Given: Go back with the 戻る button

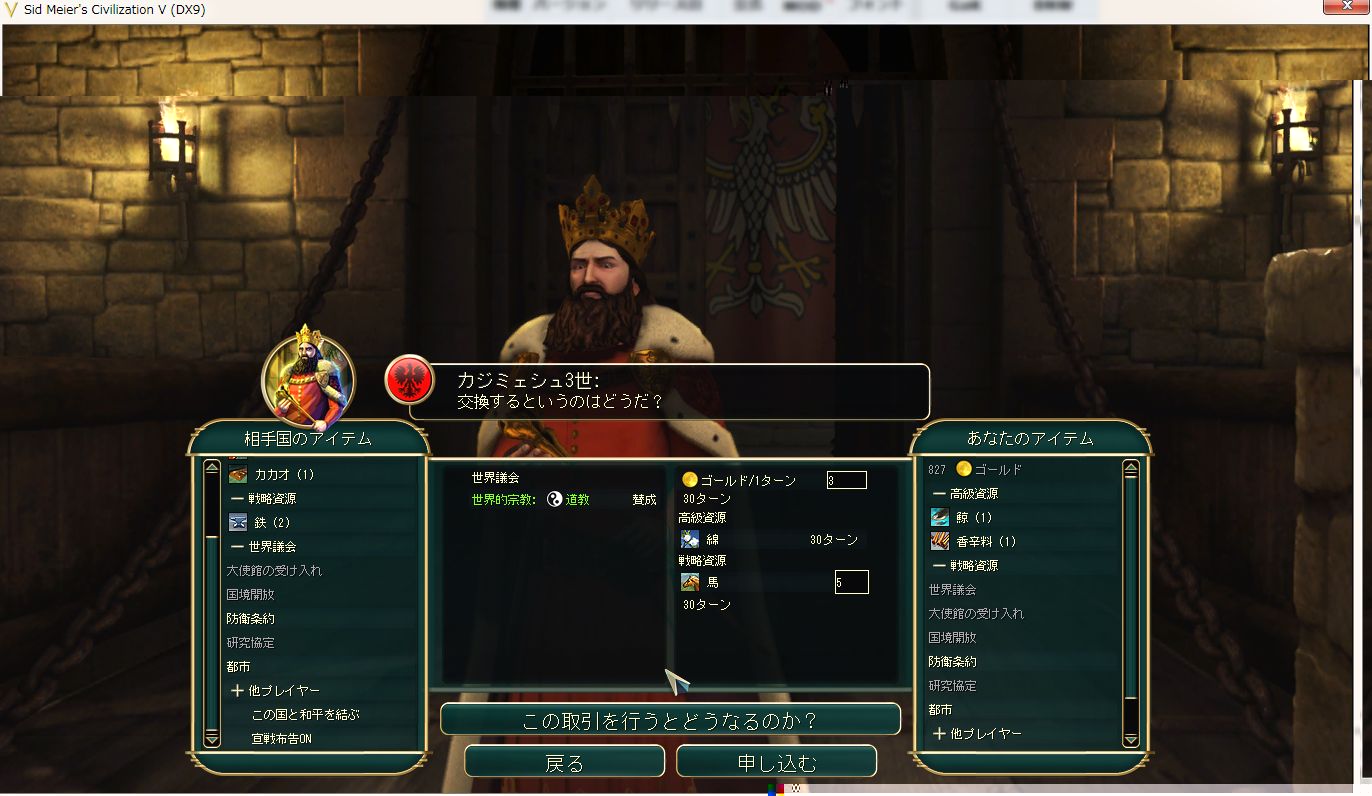Looking at the screenshot, I should tap(564, 762).
